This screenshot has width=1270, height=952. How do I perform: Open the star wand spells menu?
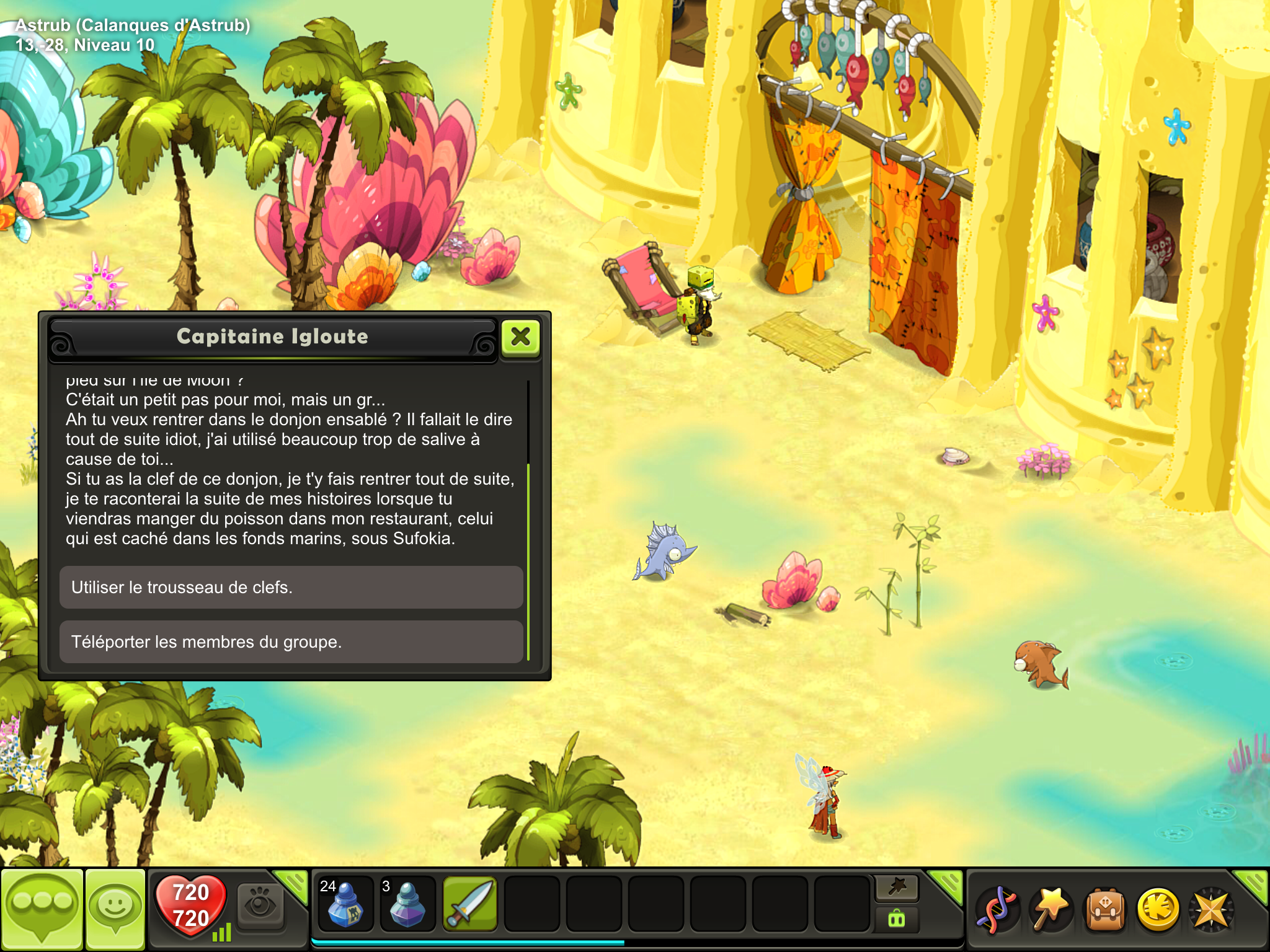point(1050,909)
